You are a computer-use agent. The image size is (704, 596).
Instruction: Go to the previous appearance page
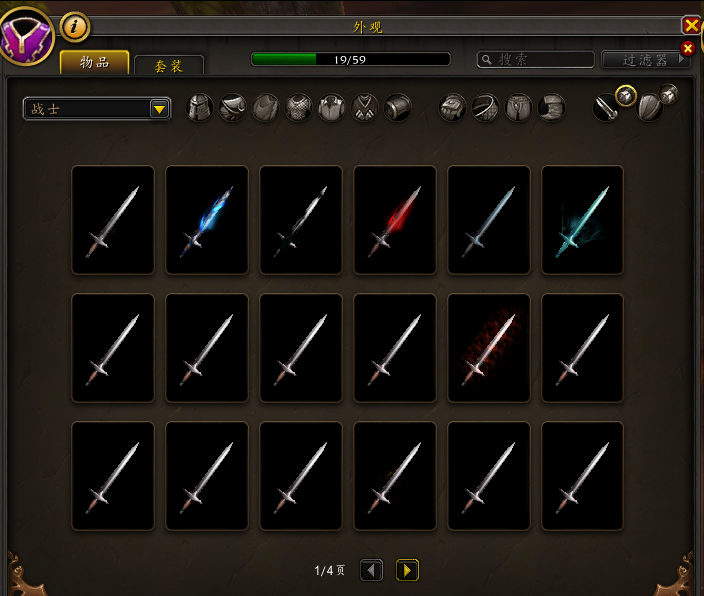[371, 570]
